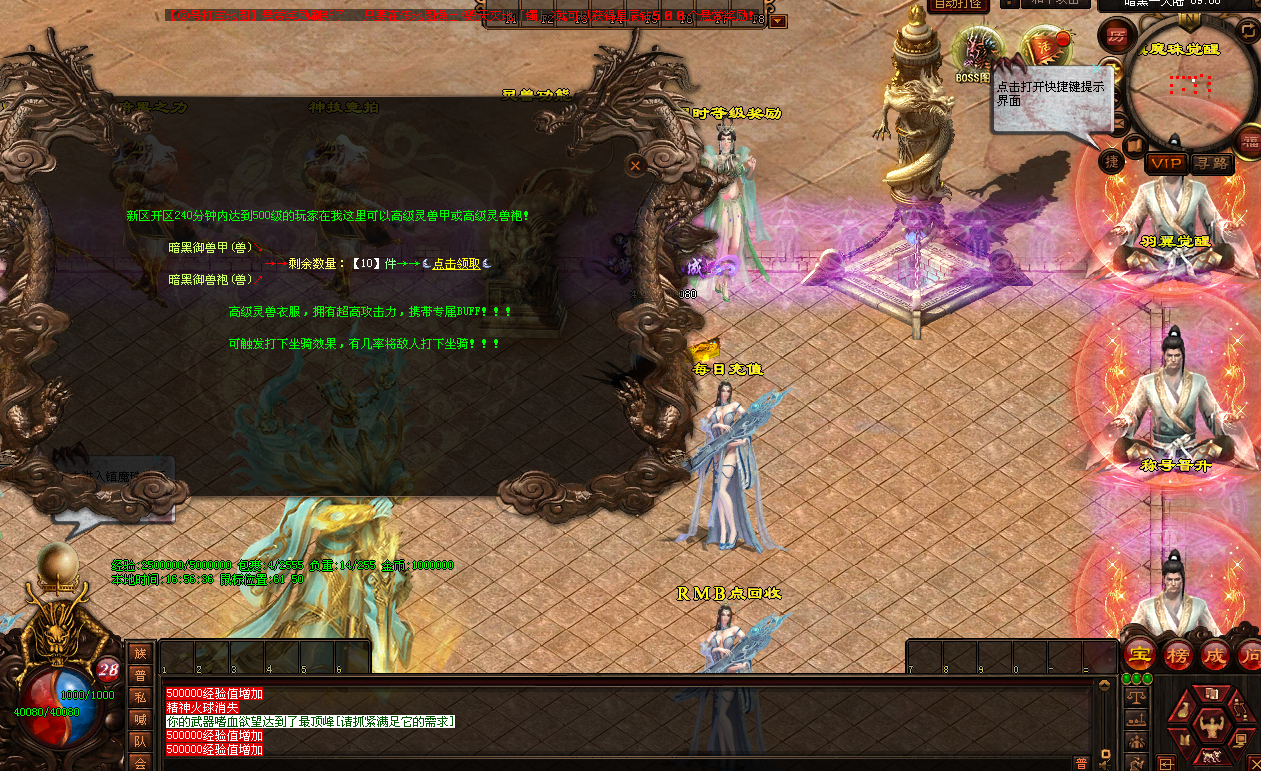
Task: Activate the 寻路 pathfinding button
Action: coord(1212,162)
